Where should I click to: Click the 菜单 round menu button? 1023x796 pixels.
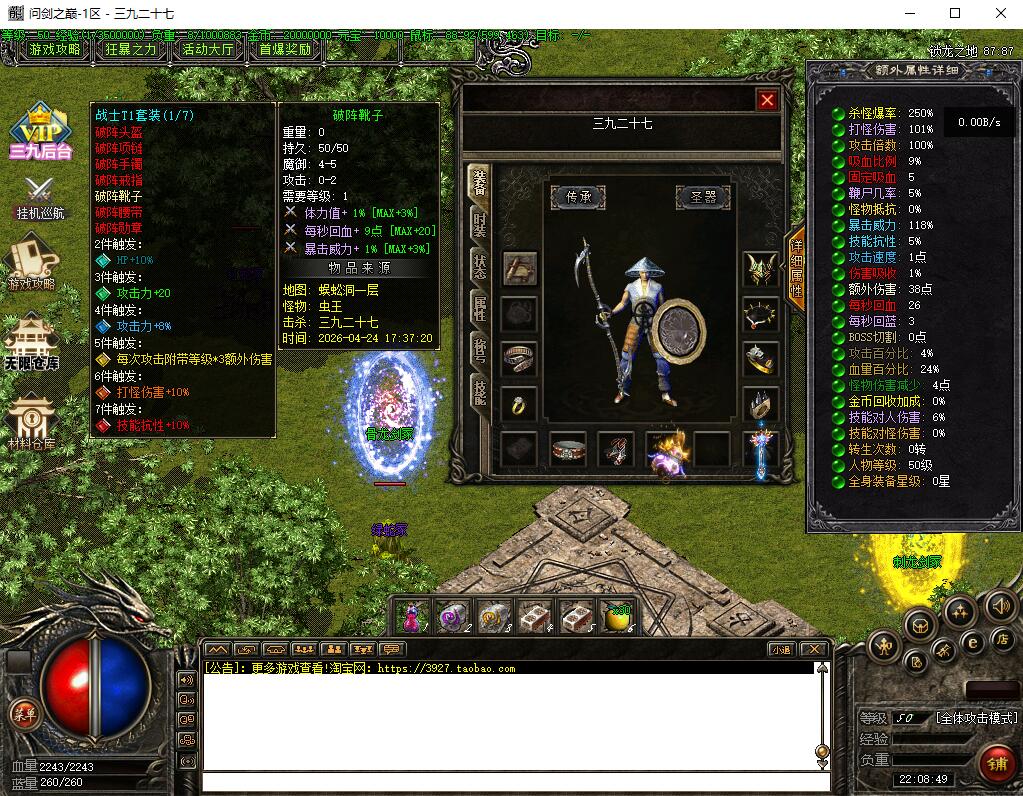(x=23, y=713)
